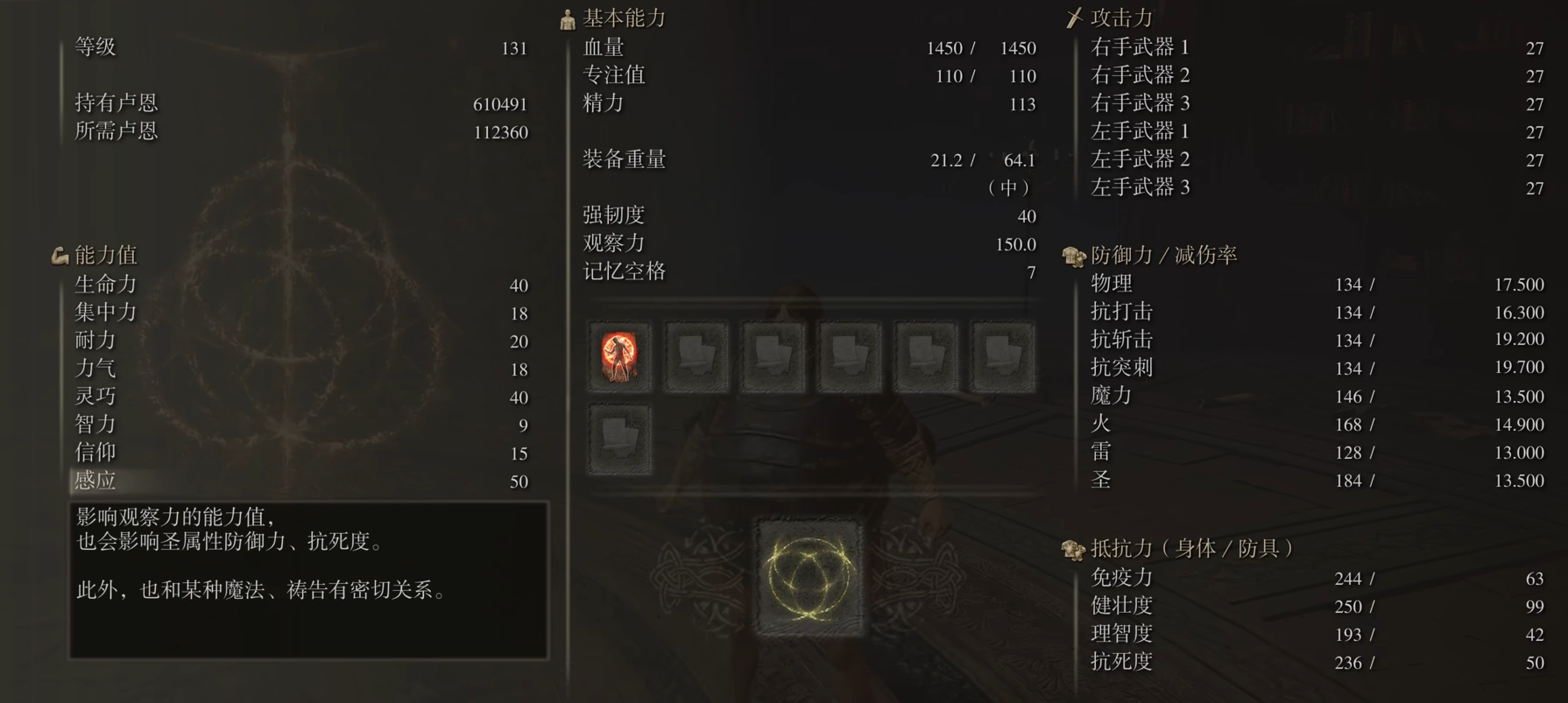Select the 生命力 stat entry

click(x=103, y=285)
